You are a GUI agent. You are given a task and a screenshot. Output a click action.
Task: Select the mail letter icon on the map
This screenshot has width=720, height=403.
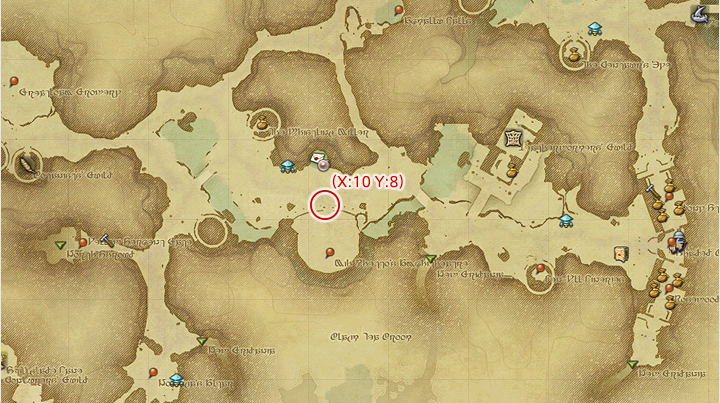click(x=319, y=157)
